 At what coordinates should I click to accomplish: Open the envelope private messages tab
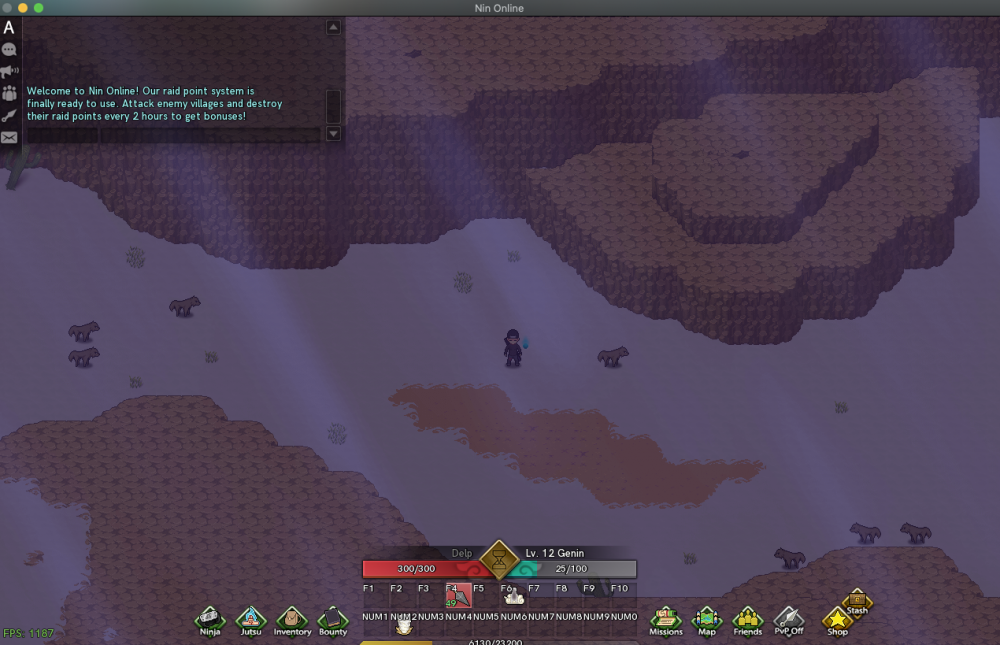tap(9, 138)
